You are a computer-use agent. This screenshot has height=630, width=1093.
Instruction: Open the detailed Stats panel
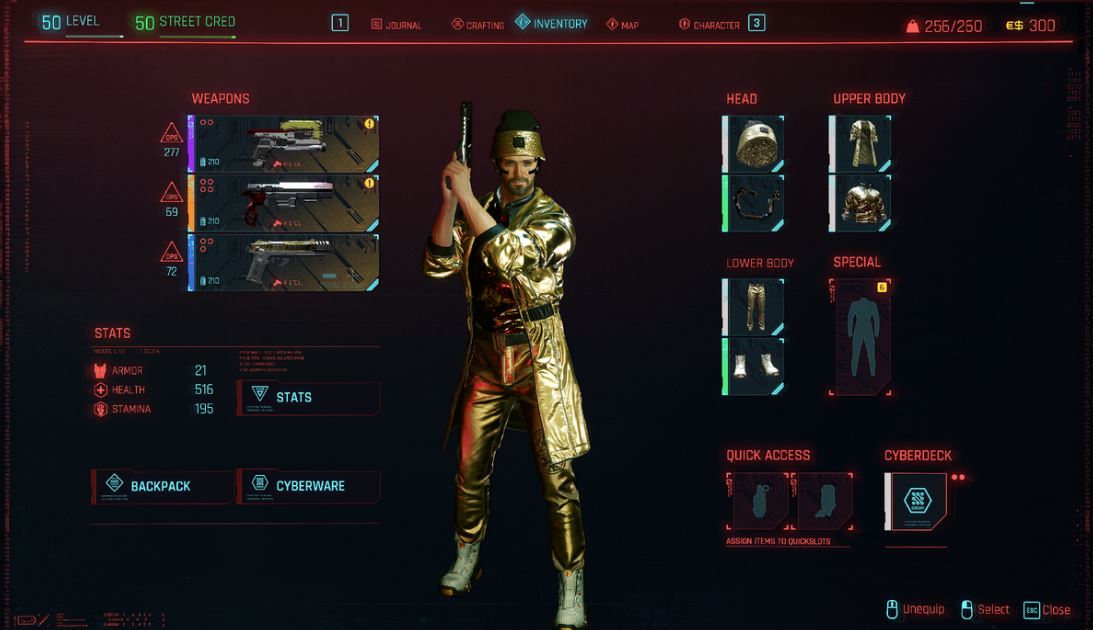309,397
